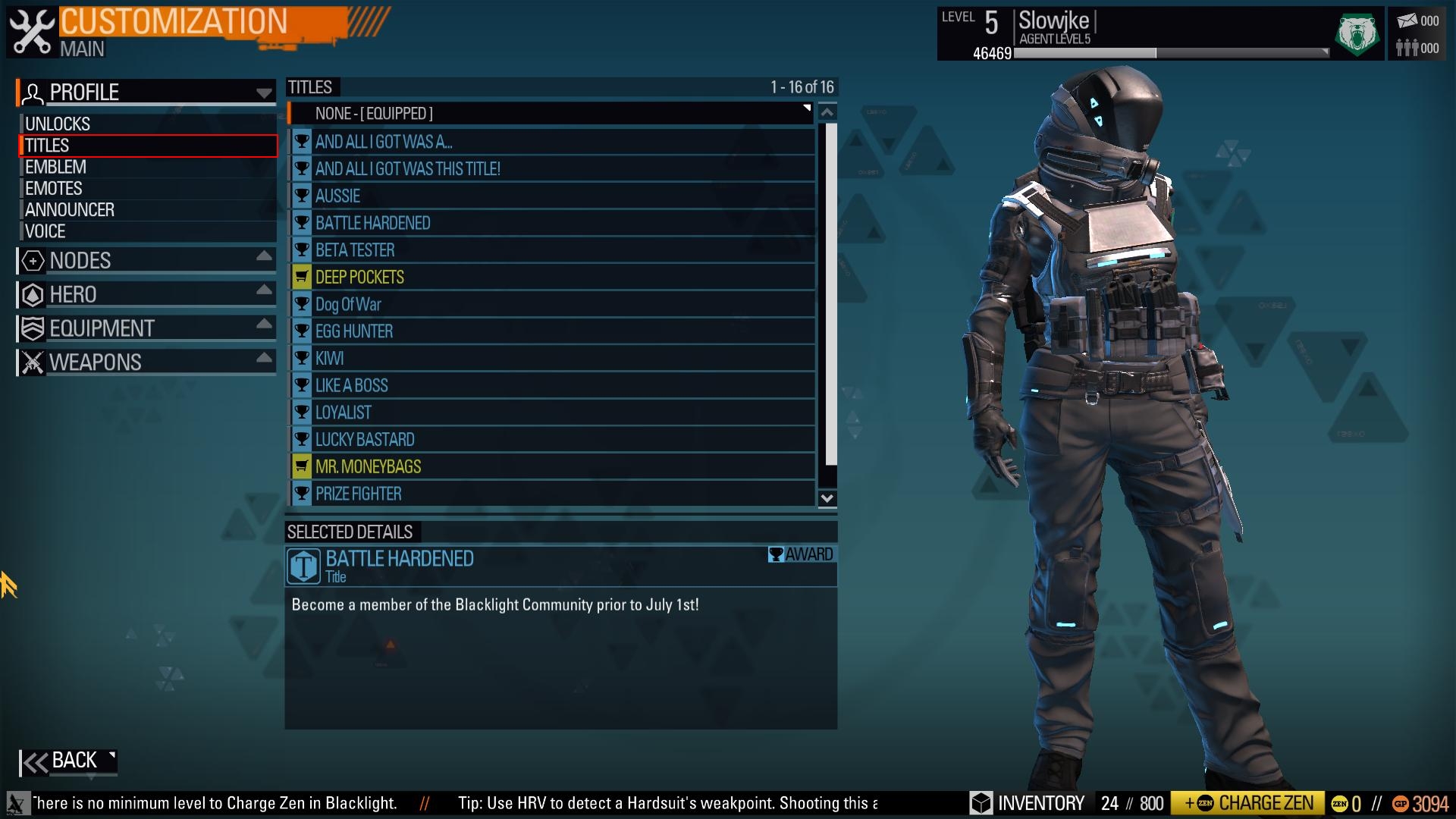Expand the Hero category
The image size is (1456, 819).
[146, 294]
